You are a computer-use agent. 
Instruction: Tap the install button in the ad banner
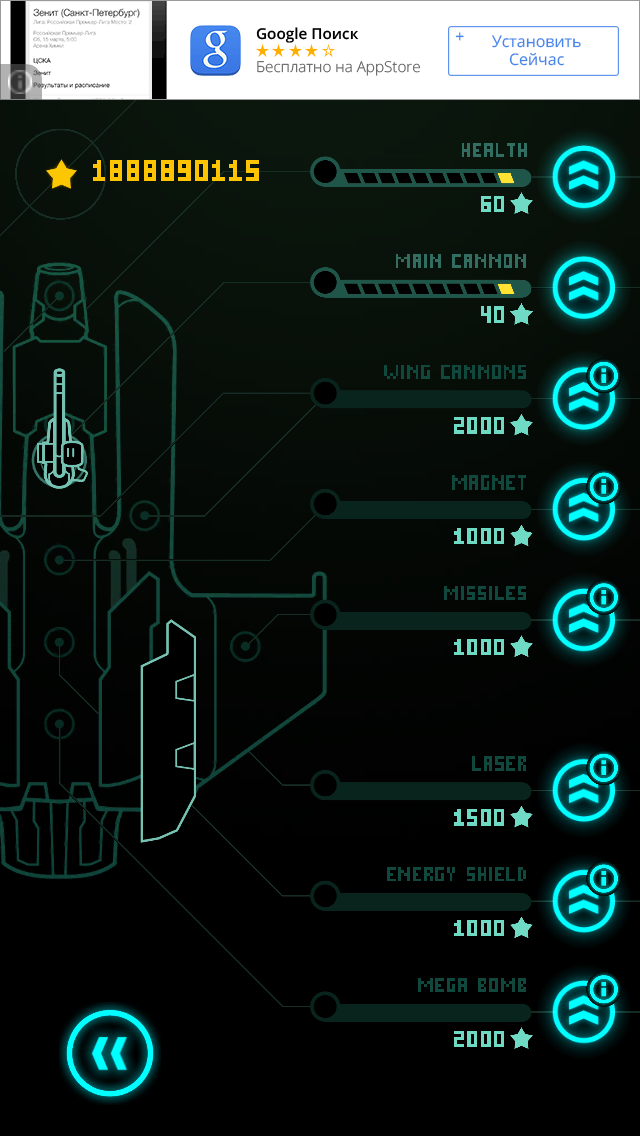542,51
